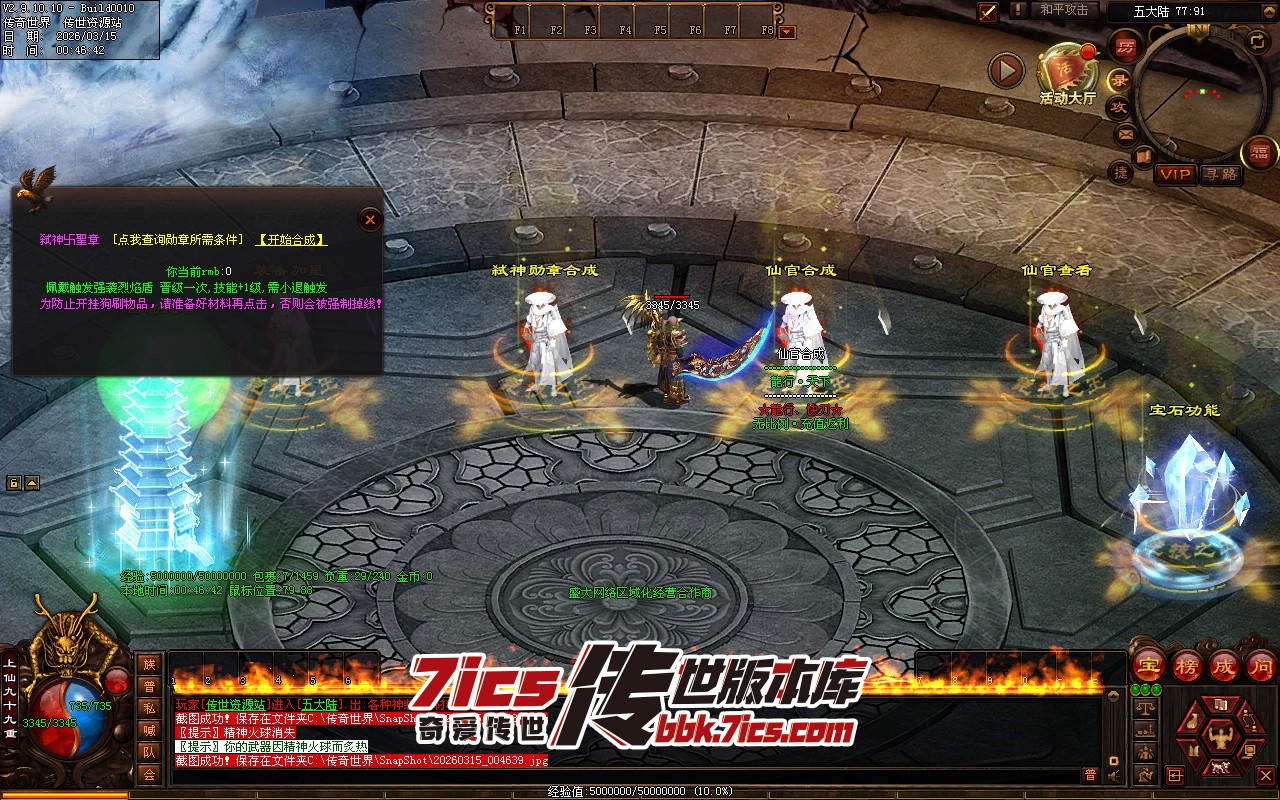Open the 宝 treasure shop button

(x=1147, y=665)
